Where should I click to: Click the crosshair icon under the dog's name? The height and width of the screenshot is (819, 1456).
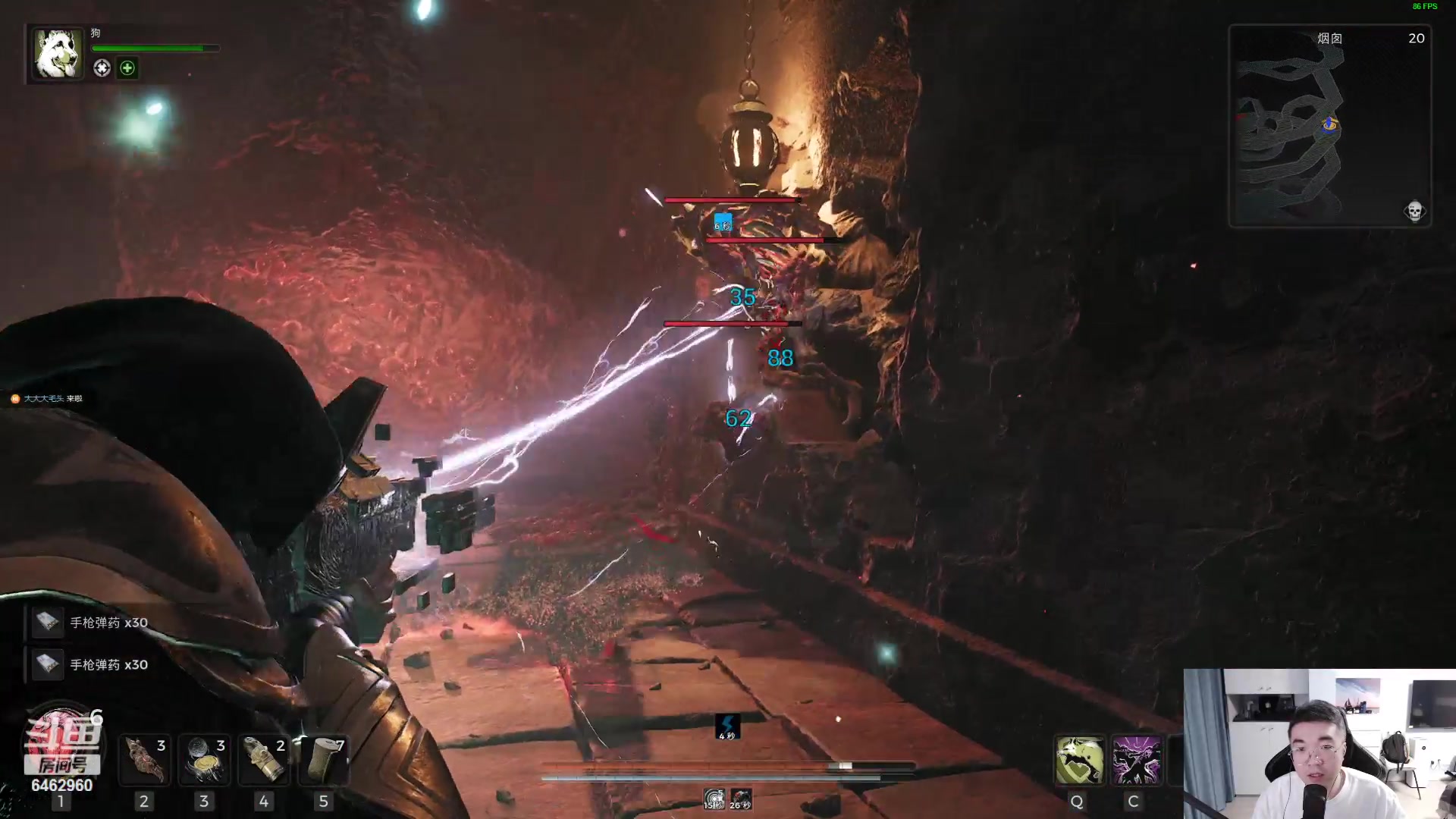[102, 68]
